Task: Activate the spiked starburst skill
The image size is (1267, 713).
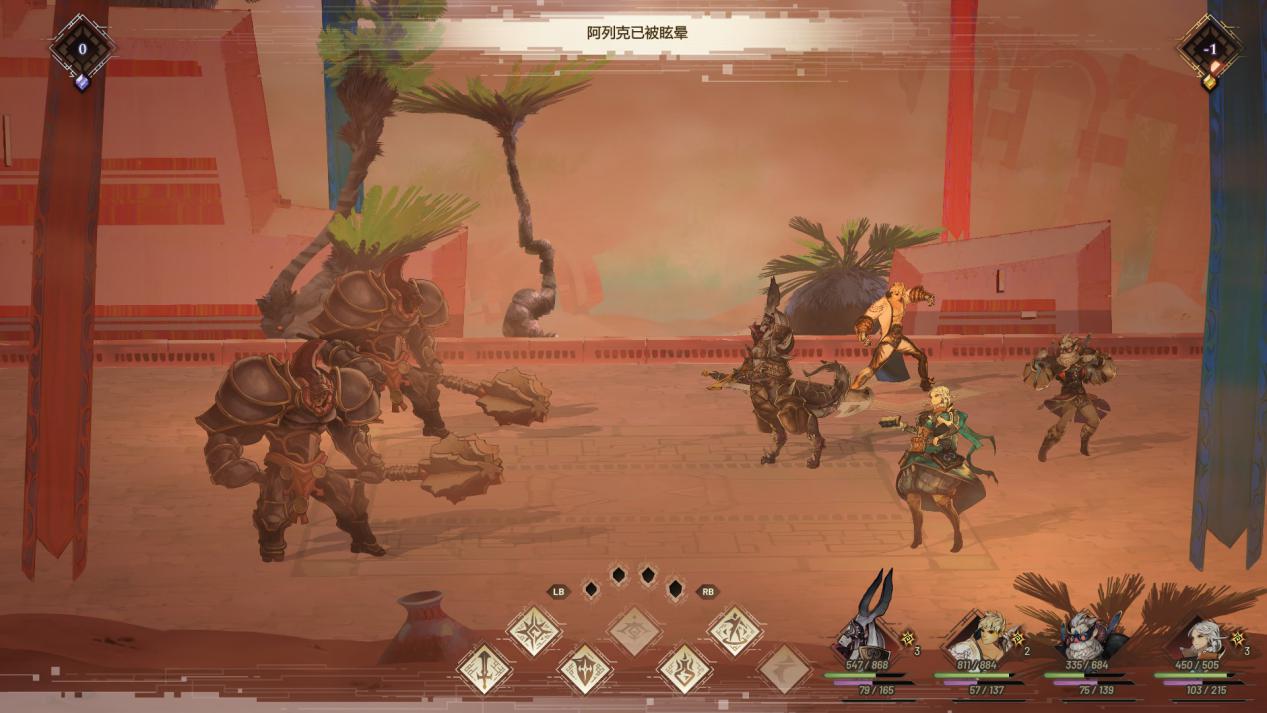Action: (533, 630)
